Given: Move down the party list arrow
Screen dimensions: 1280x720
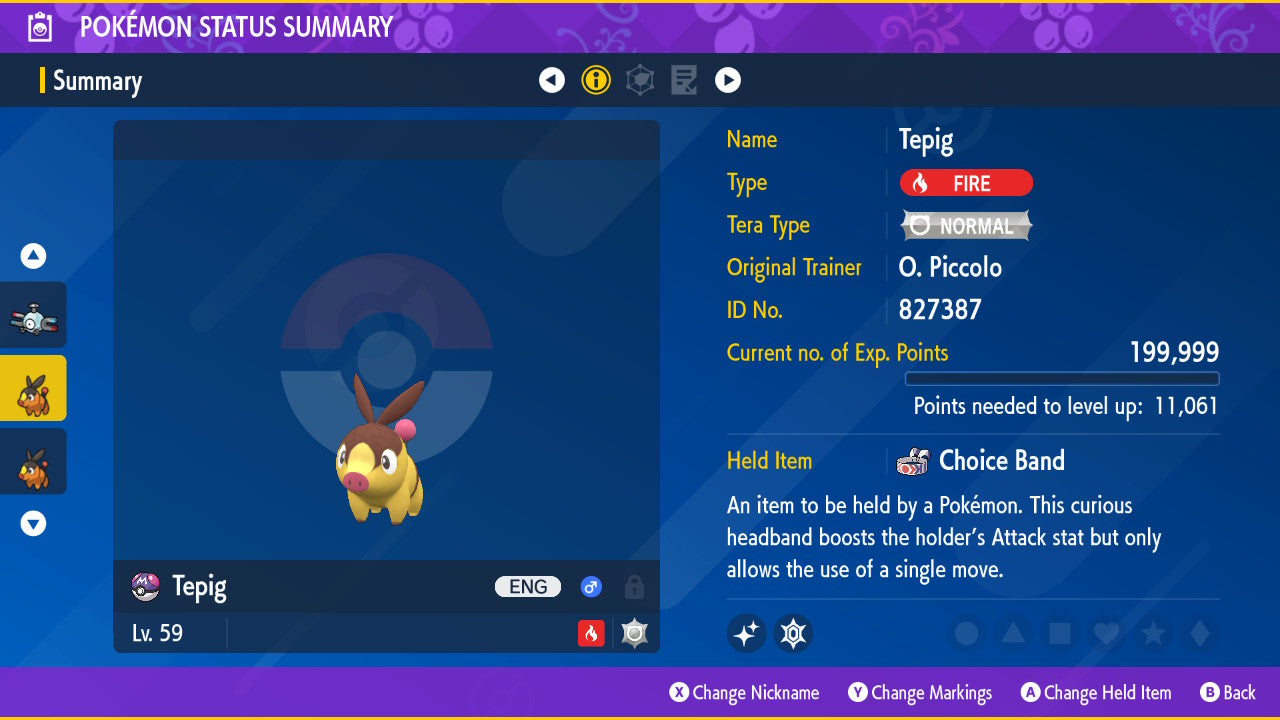Looking at the screenshot, I should click(x=34, y=523).
